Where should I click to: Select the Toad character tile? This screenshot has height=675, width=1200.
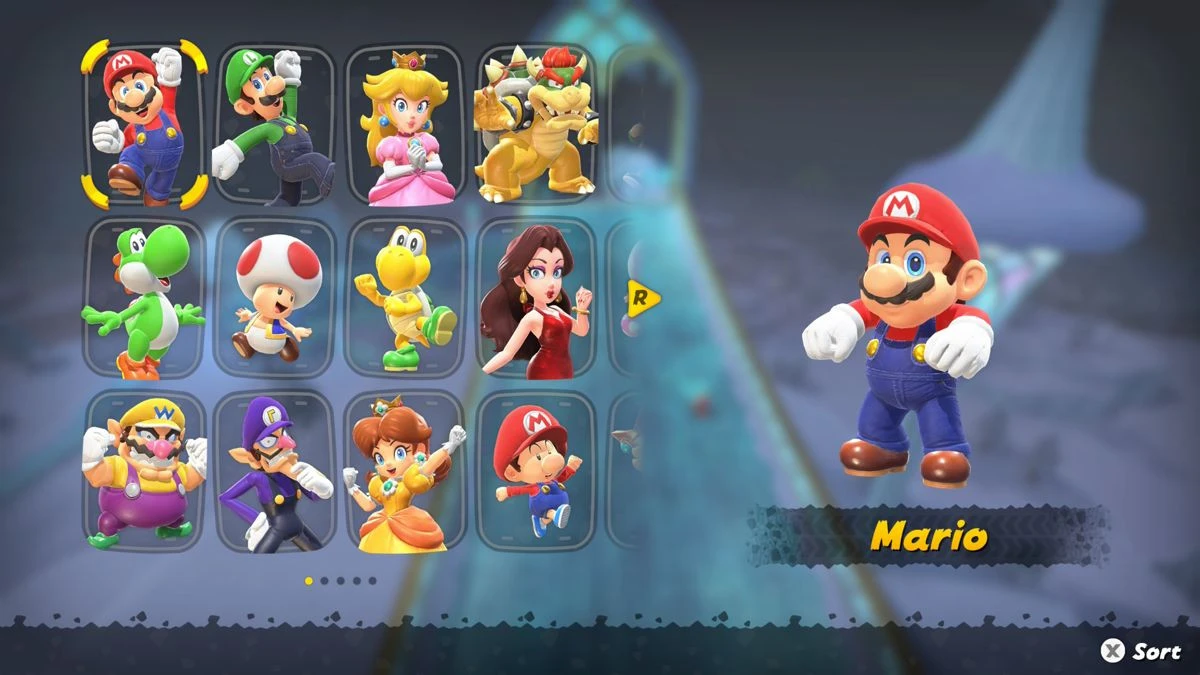tap(274, 298)
